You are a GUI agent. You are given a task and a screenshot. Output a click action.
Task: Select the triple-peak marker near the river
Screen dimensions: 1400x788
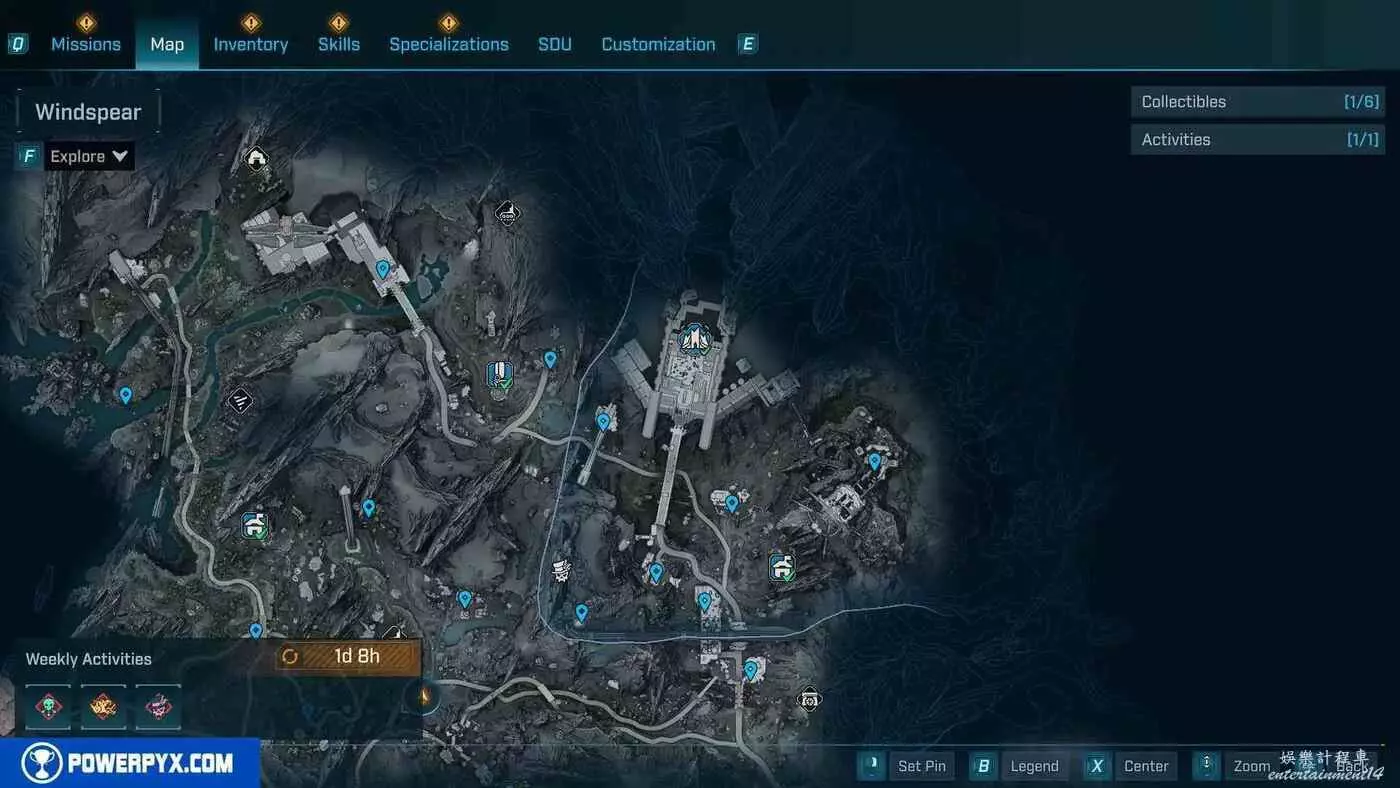tap(240, 401)
